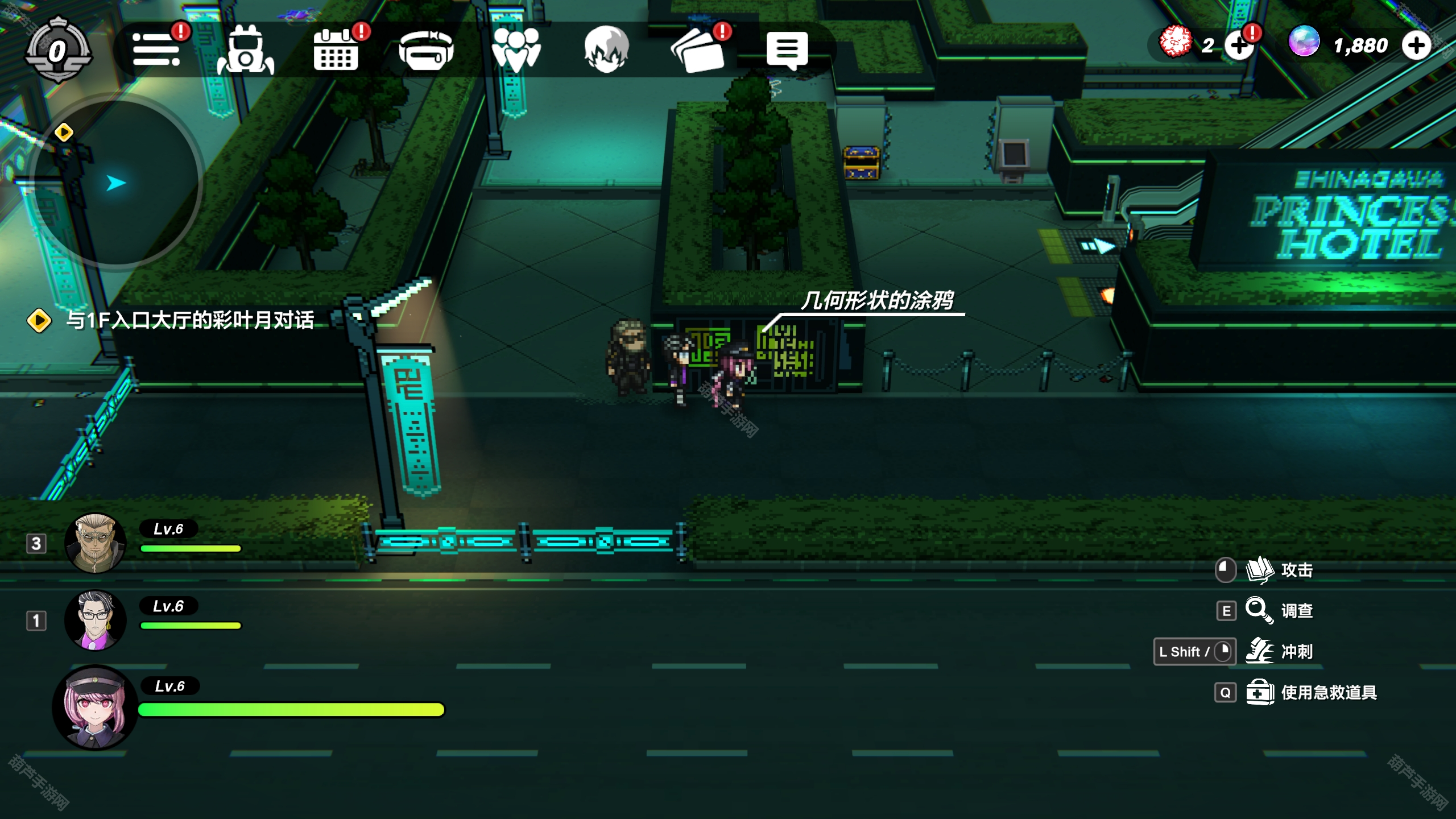Use the 使用急救道具 first aid item

point(1327,692)
